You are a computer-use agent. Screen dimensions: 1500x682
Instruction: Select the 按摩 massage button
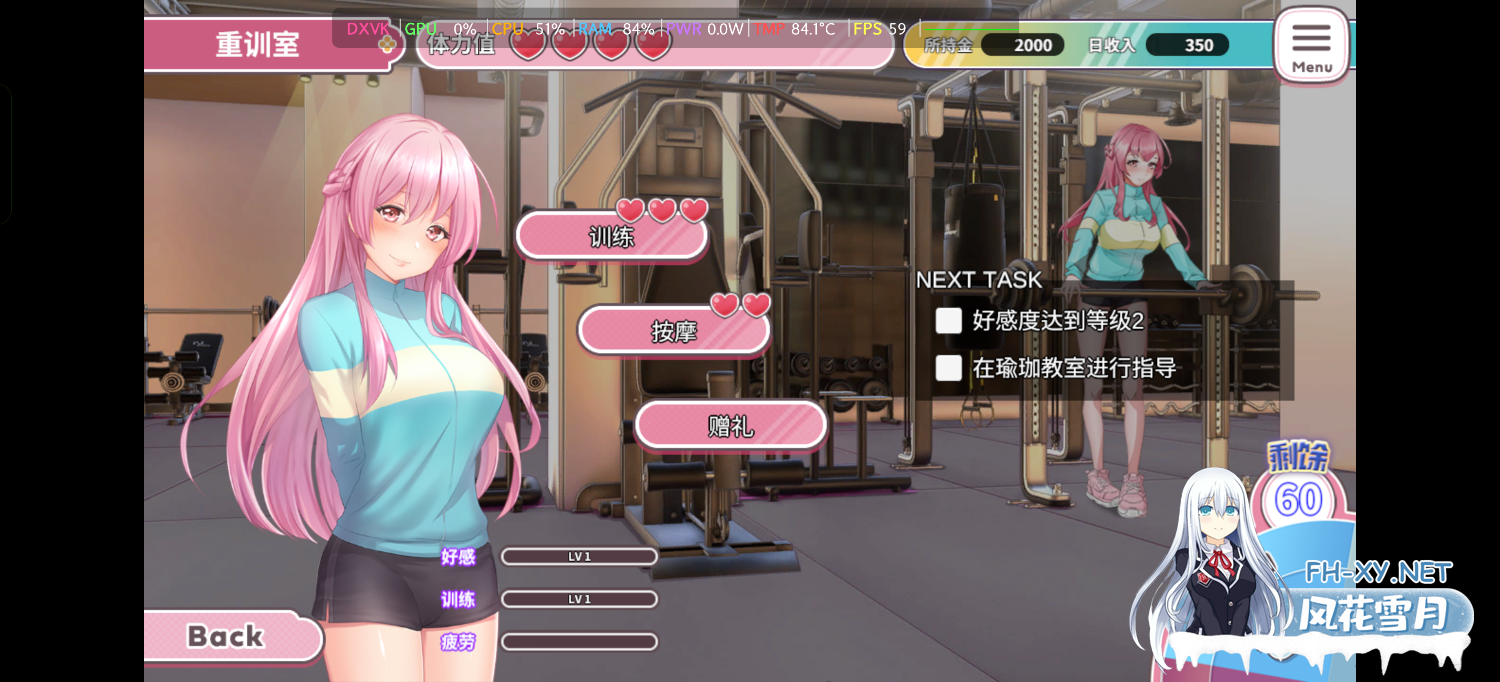pyautogui.click(x=674, y=331)
